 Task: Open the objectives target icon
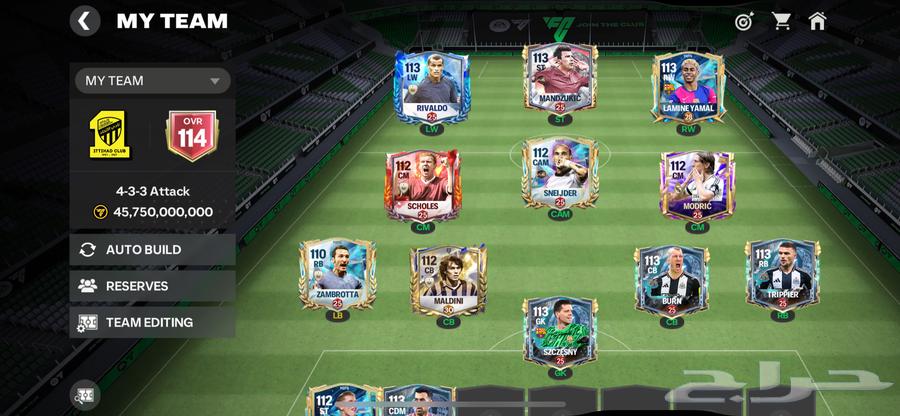(743, 21)
